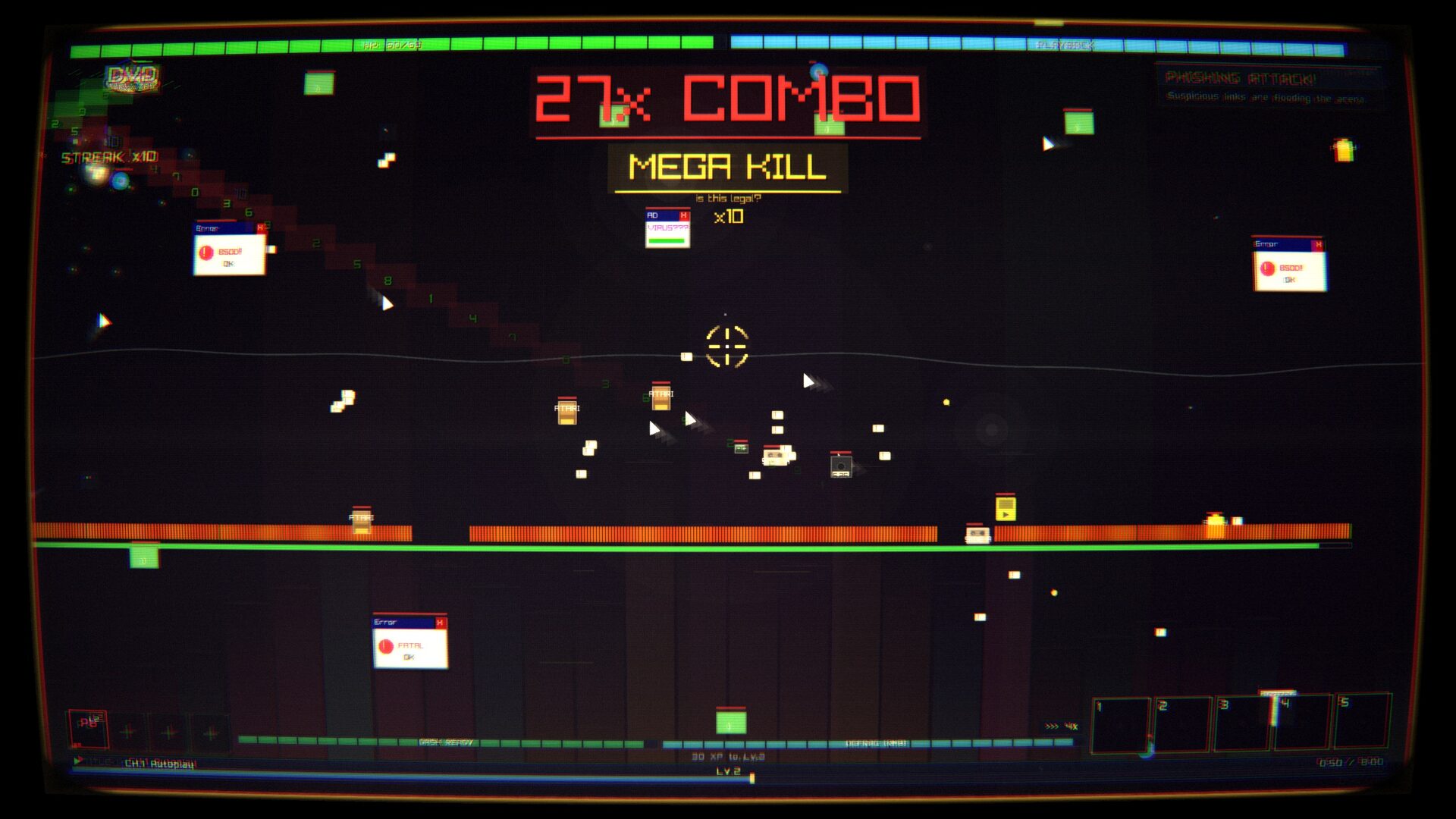The height and width of the screenshot is (819, 1456).
Task: Click the floppy disk enemy on the orange platform
Action: point(977,535)
